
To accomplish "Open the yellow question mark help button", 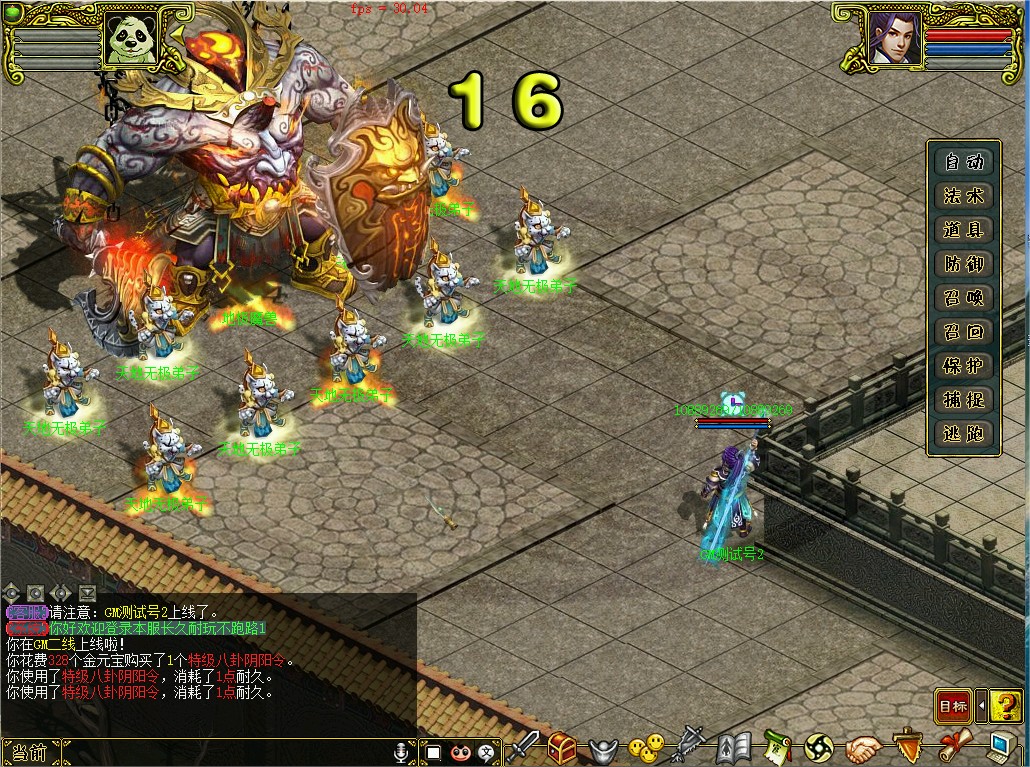I will click(1007, 707).
